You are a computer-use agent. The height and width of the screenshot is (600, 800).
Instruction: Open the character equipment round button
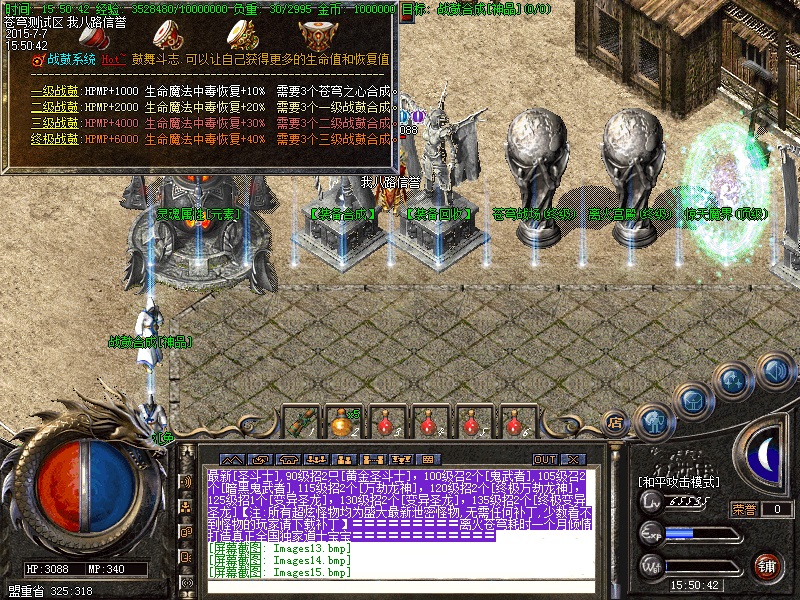click(x=654, y=420)
